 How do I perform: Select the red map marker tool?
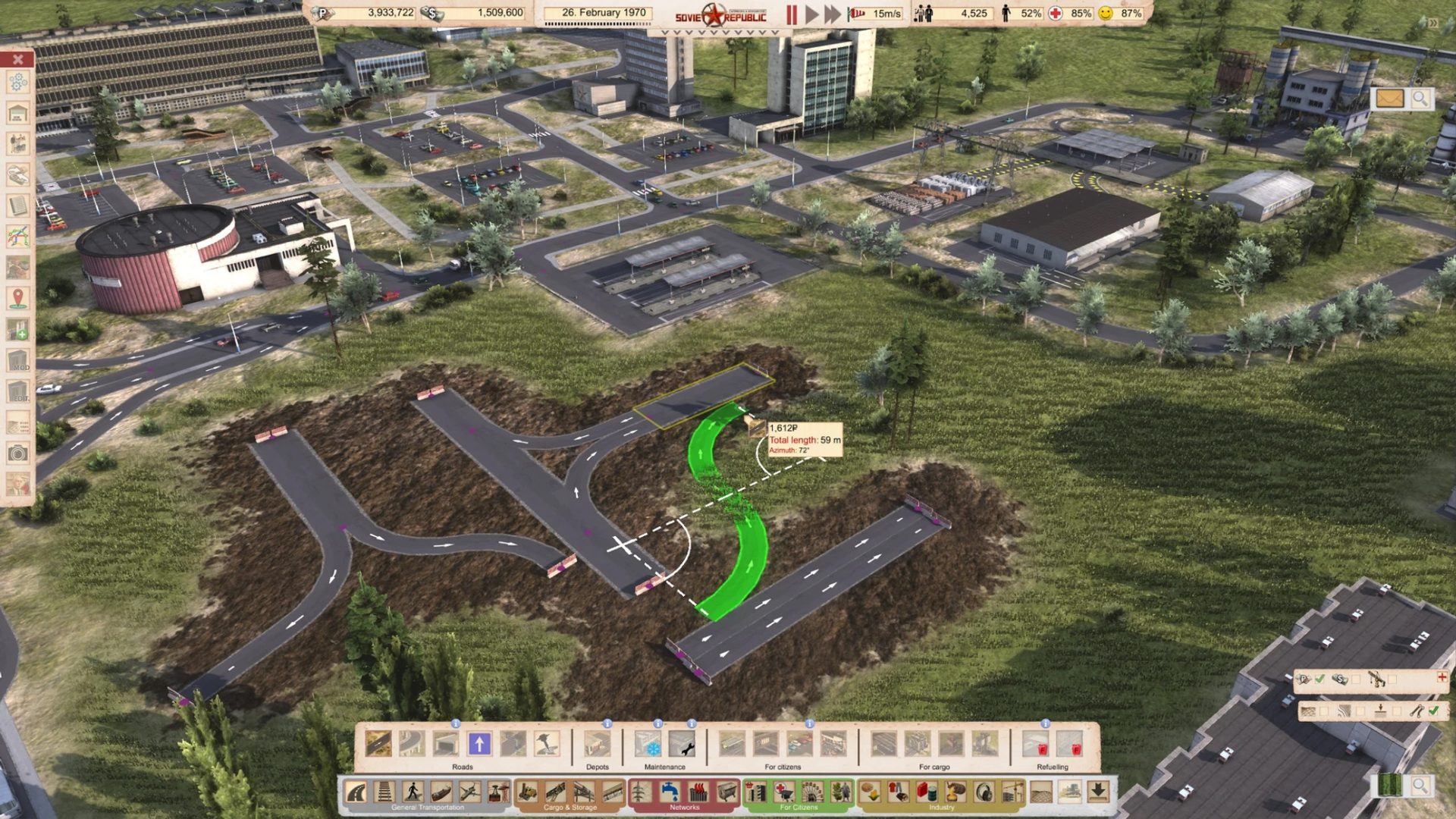[18, 298]
